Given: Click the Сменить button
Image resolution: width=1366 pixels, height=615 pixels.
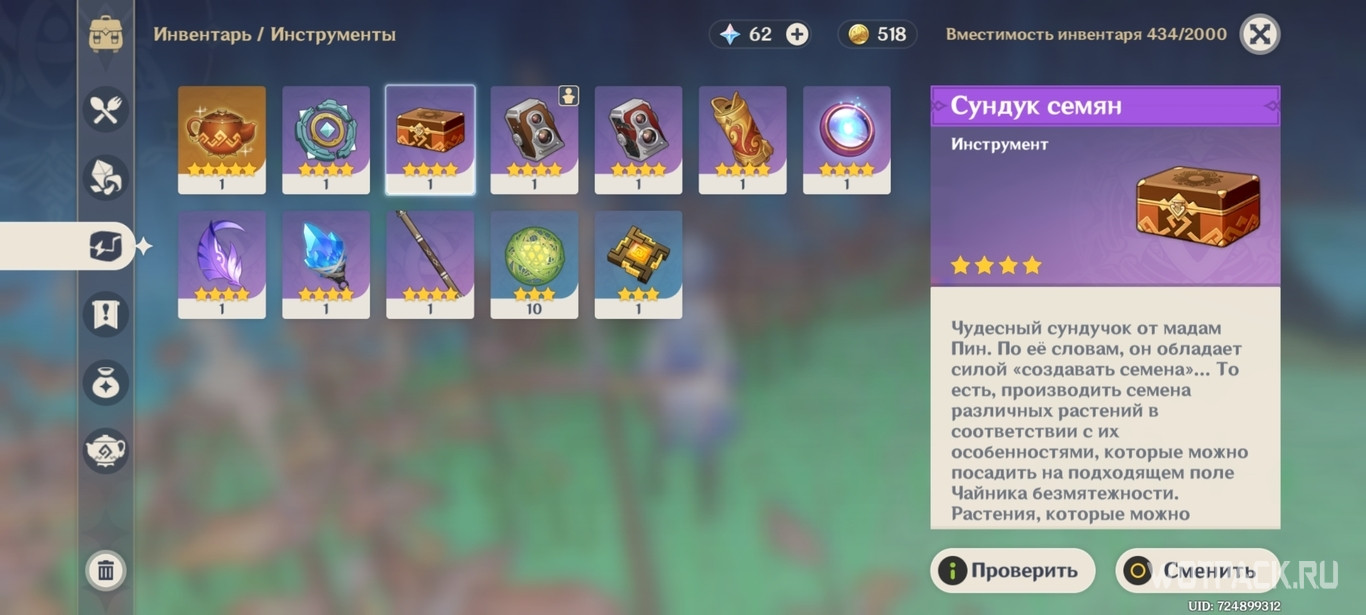Looking at the screenshot, I should 1197,571.
